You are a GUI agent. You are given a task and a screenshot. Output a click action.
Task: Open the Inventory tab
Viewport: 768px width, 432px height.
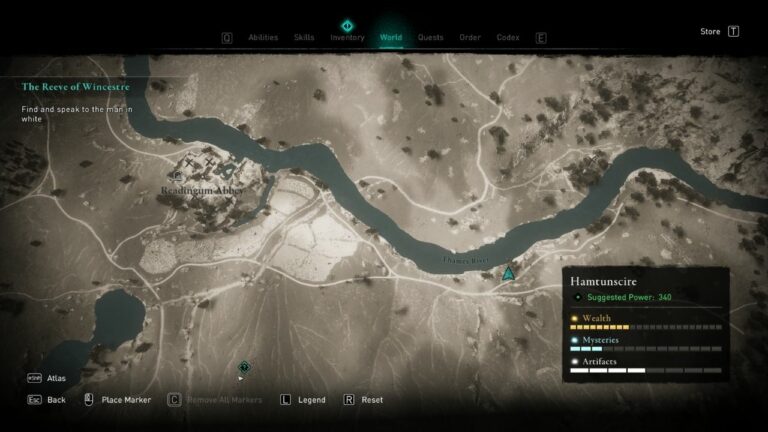click(x=347, y=38)
